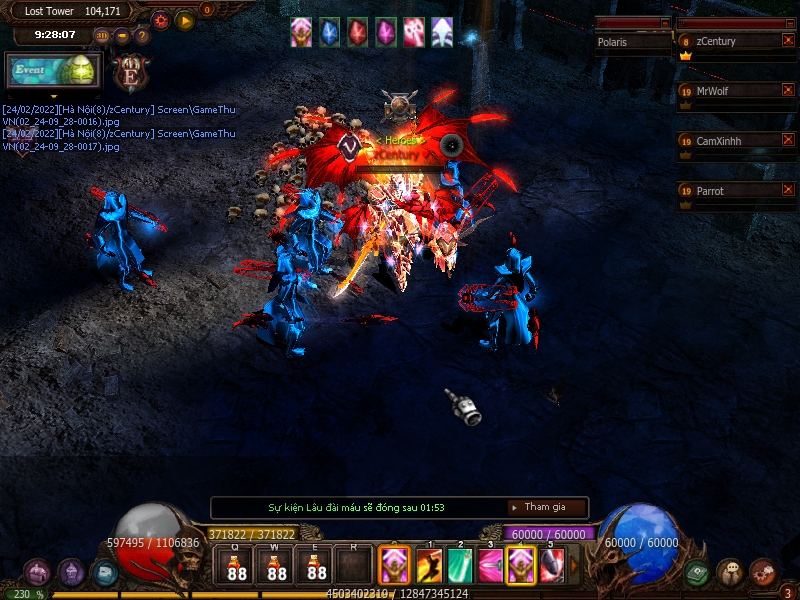Use the potion in the E slot
Image resolution: width=800 pixels, height=600 pixels.
coord(317,567)
